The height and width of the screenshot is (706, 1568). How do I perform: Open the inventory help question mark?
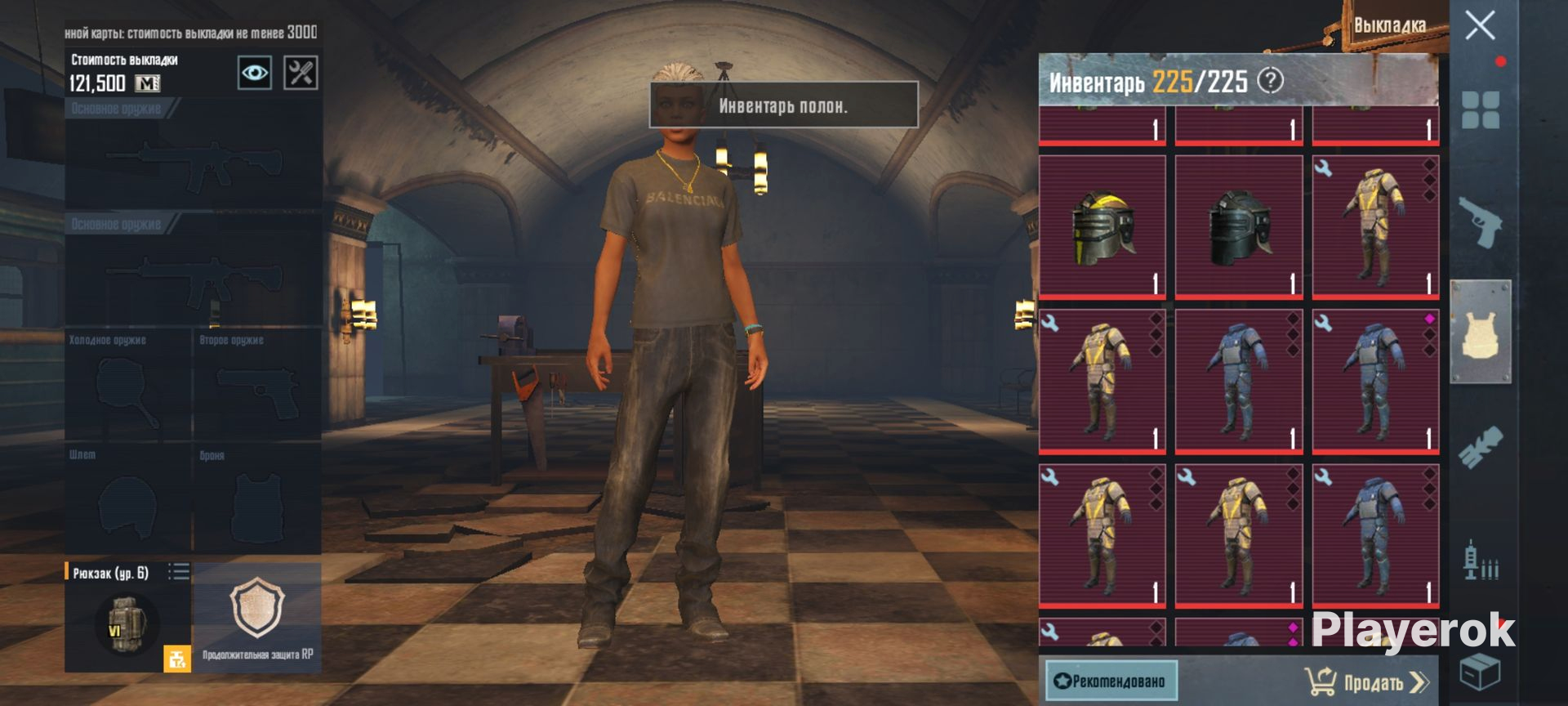point(1270,80)
